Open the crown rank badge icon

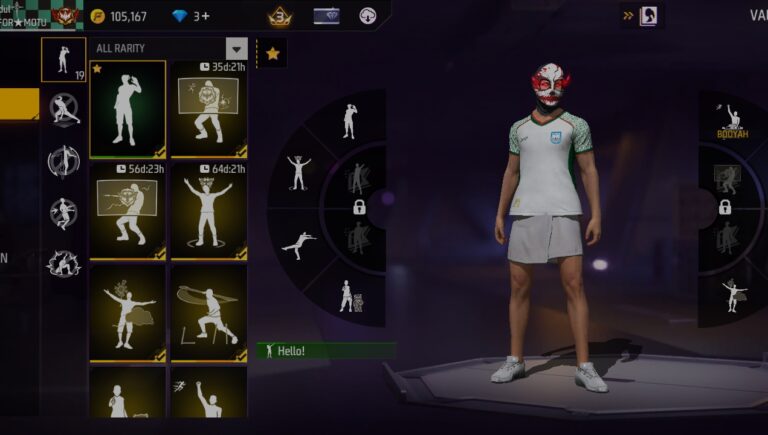280,16
